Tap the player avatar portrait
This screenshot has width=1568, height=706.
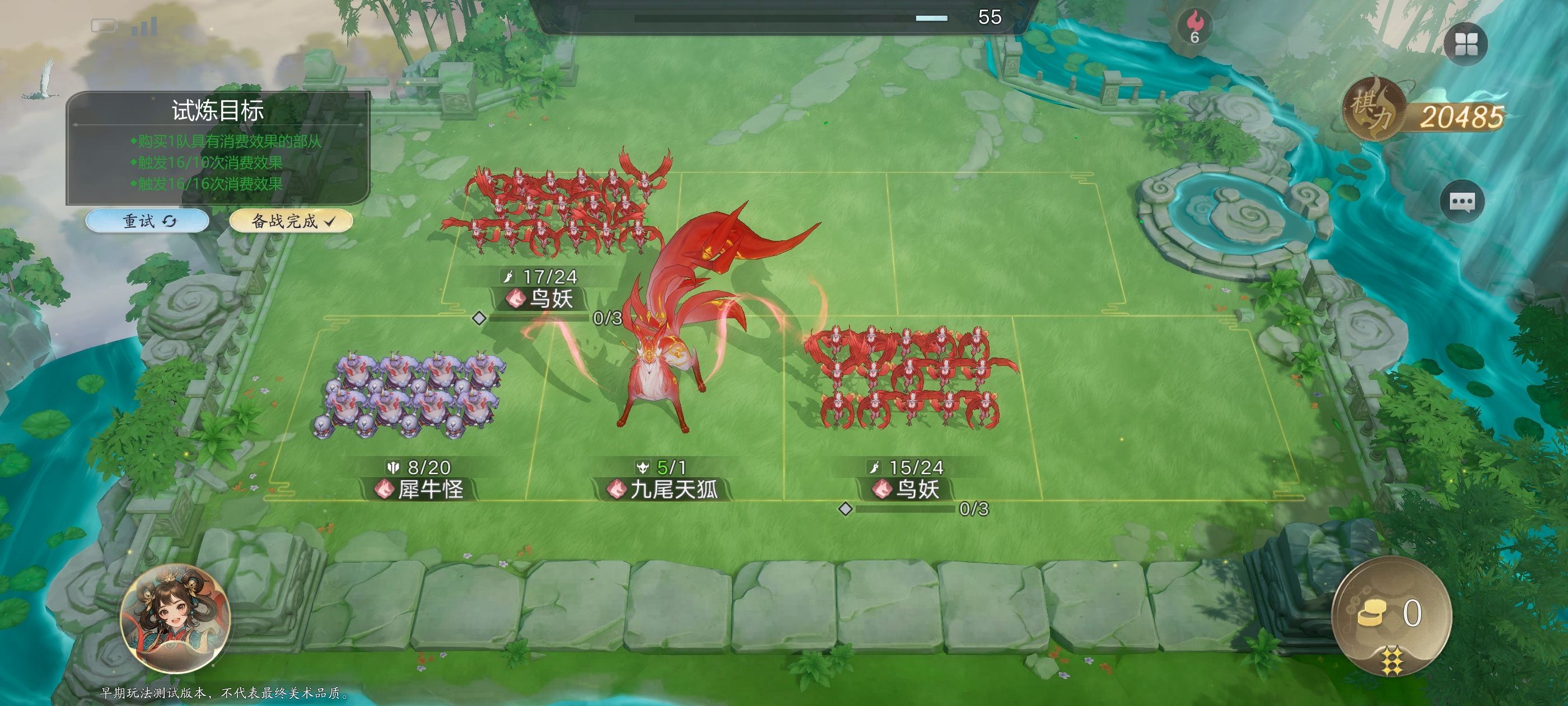tap(175, 618)
